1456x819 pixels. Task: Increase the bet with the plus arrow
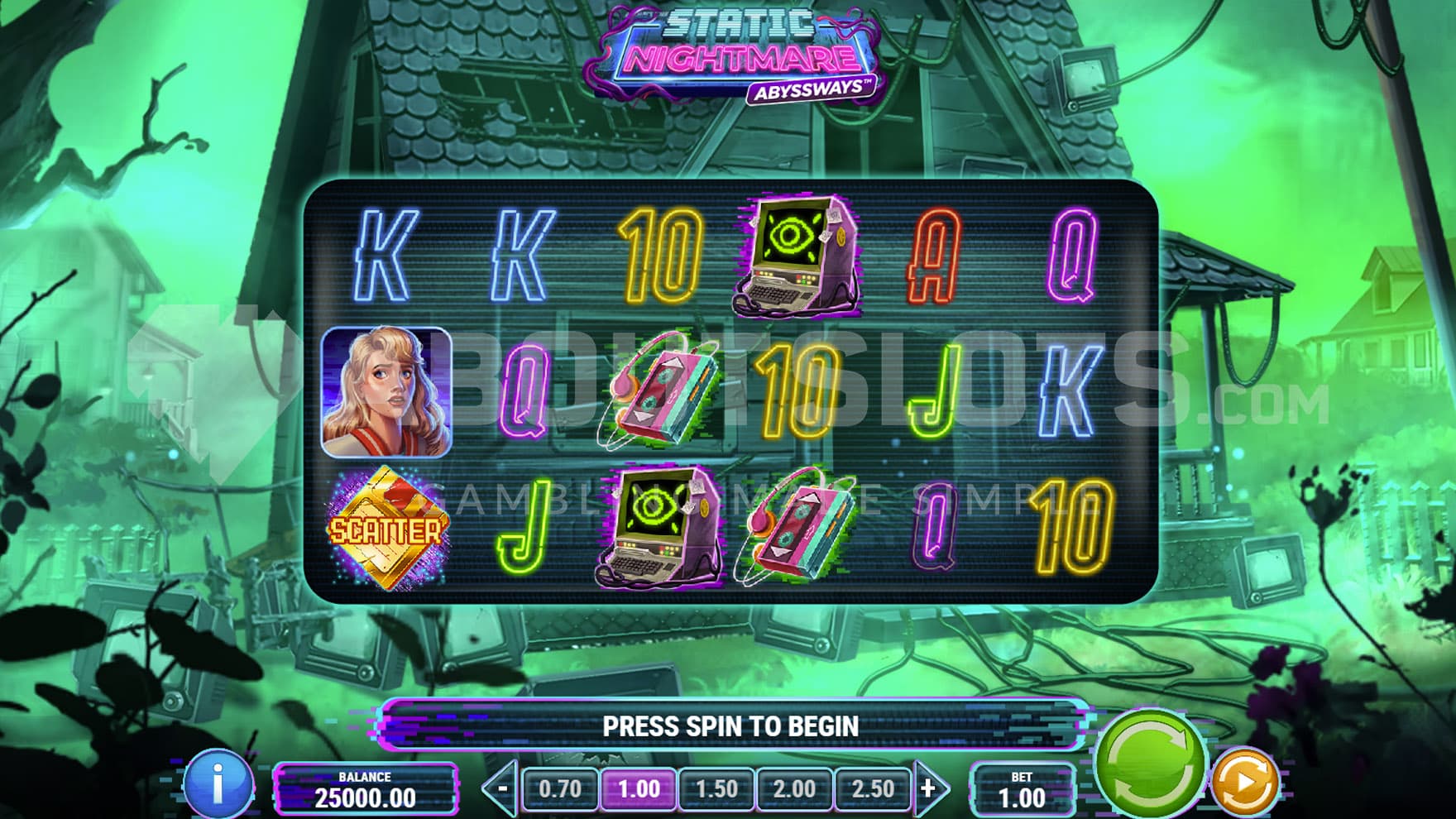(929, 788)
